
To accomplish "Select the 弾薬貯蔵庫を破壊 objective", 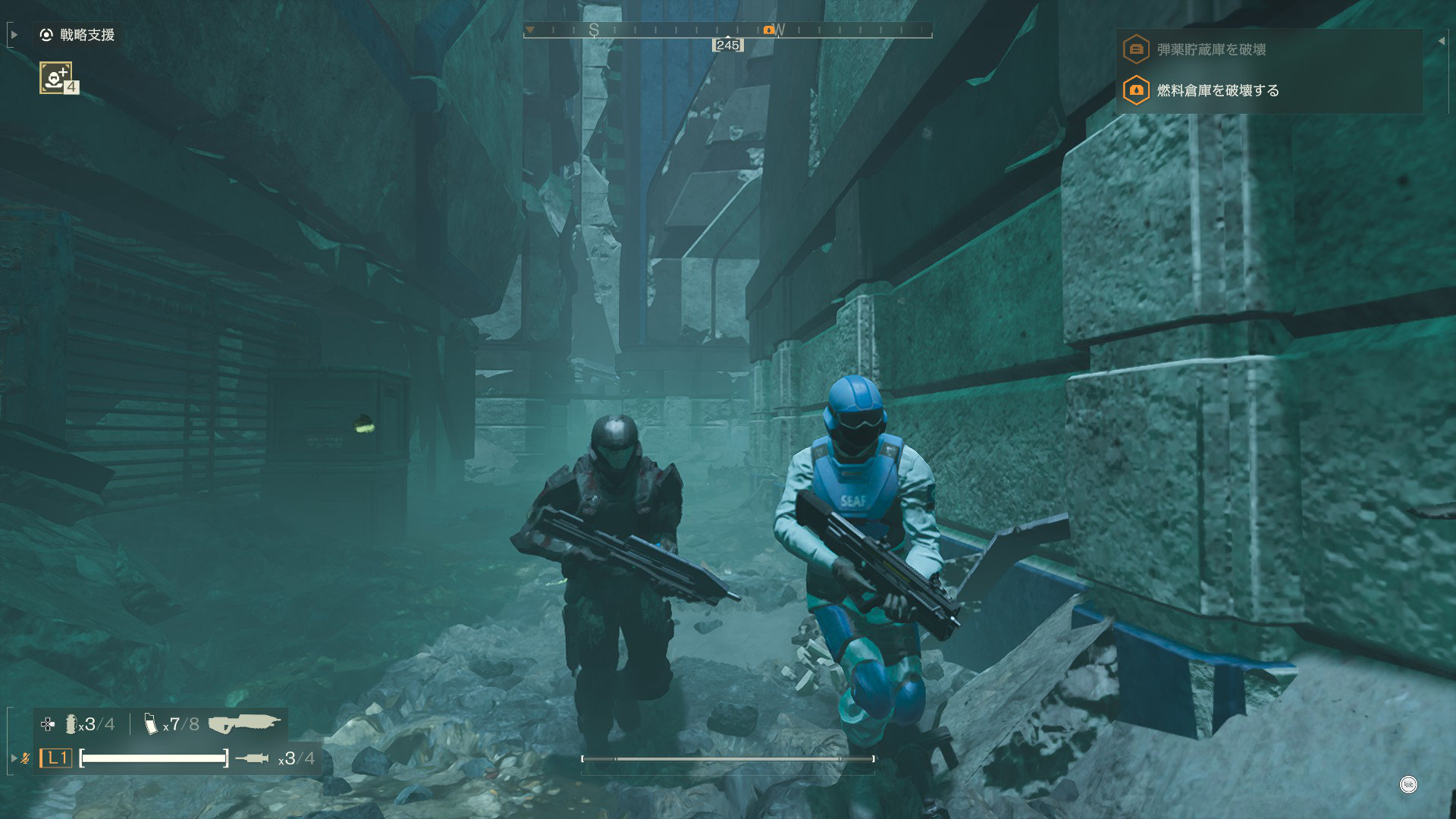I will [x=1211, y=50].
